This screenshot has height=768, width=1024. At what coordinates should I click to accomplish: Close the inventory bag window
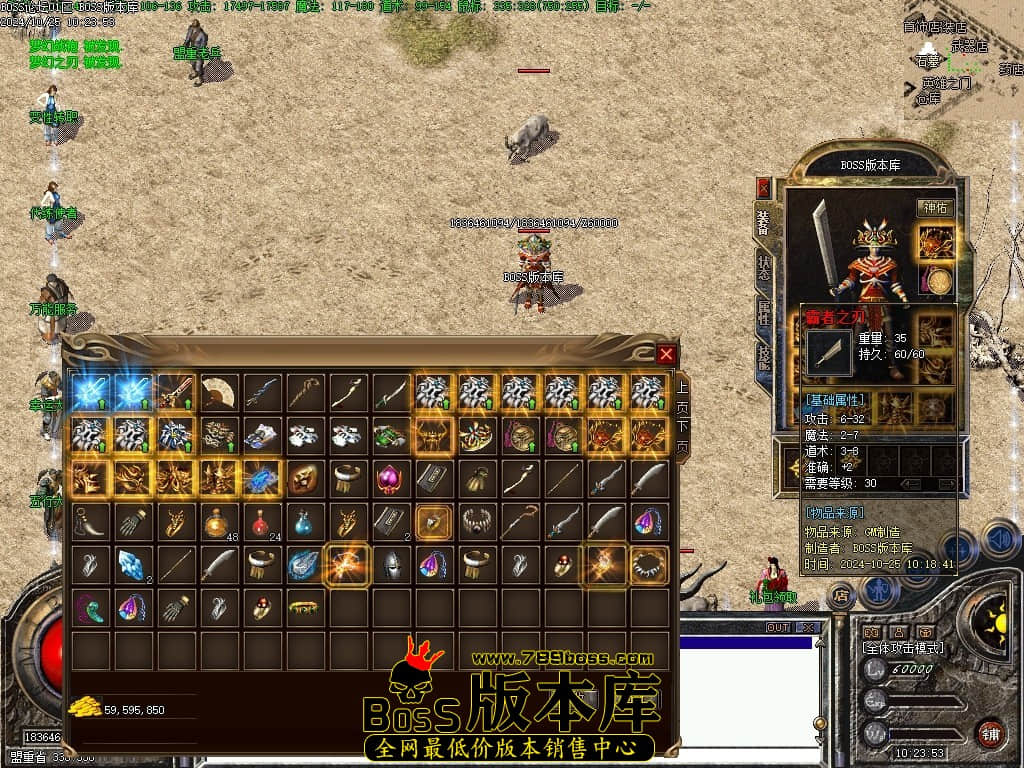[666, 354]
